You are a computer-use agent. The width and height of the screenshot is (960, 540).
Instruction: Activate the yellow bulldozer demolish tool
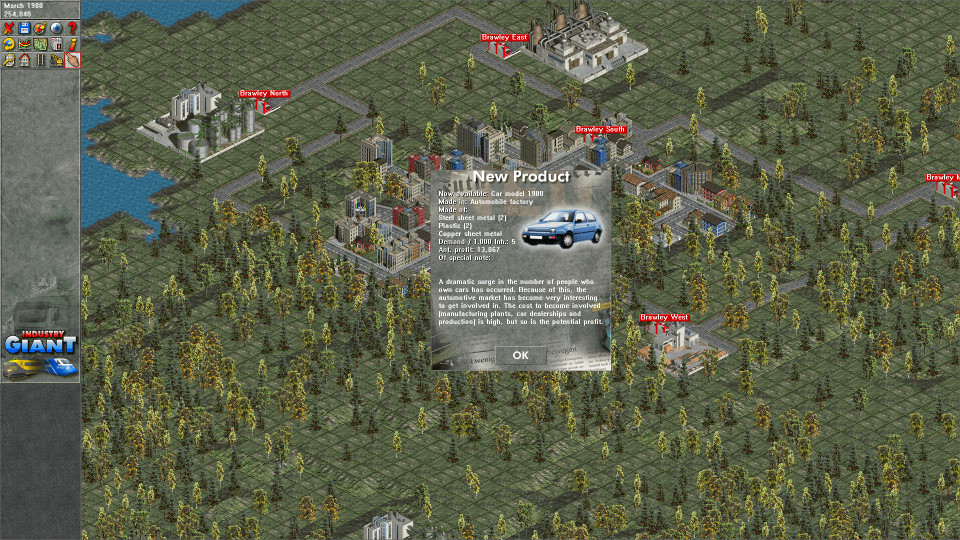pyautogui.click(x=57, y=61)
